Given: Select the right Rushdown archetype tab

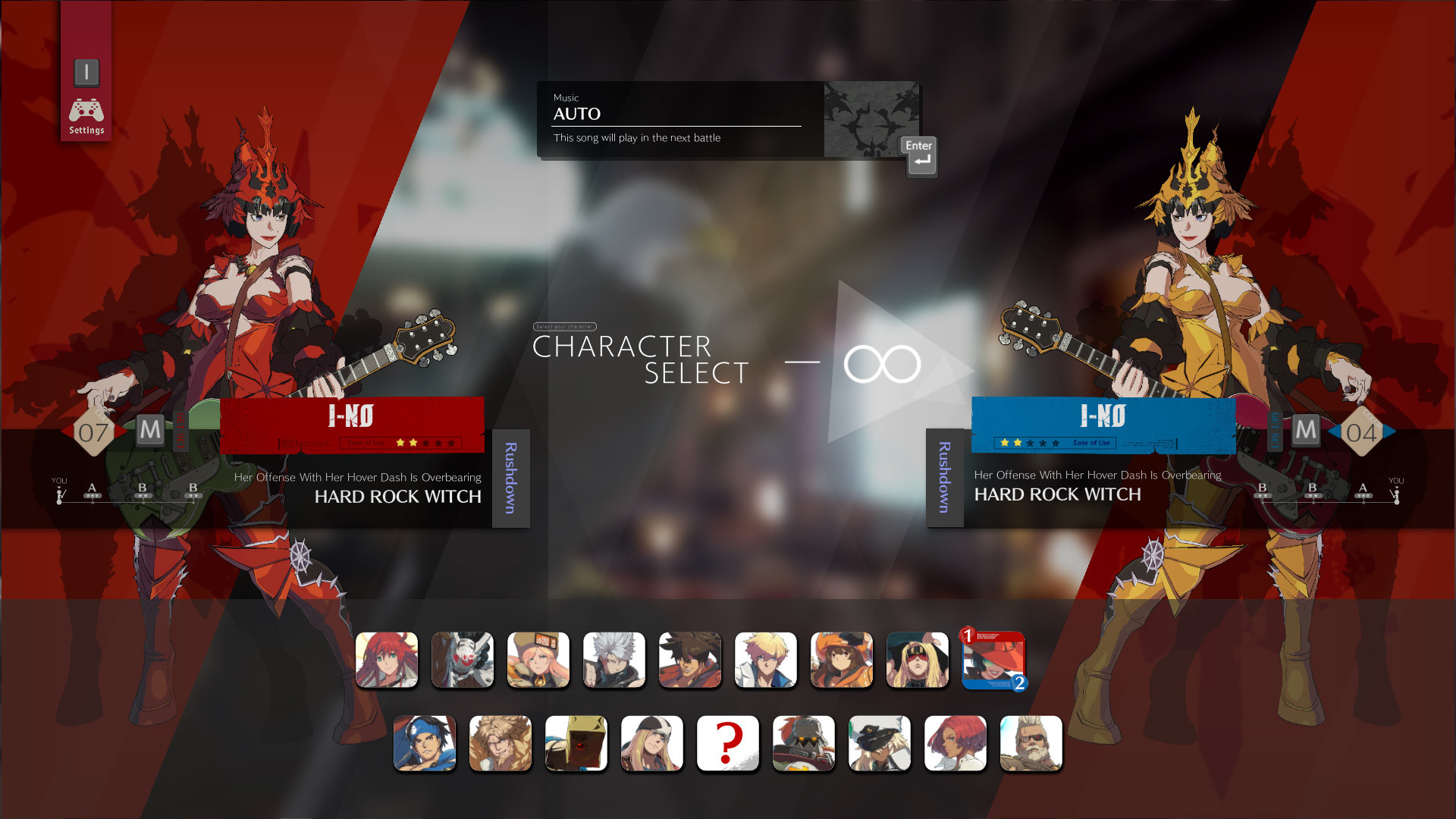Looking at the screenshot, I should [944, 478].
